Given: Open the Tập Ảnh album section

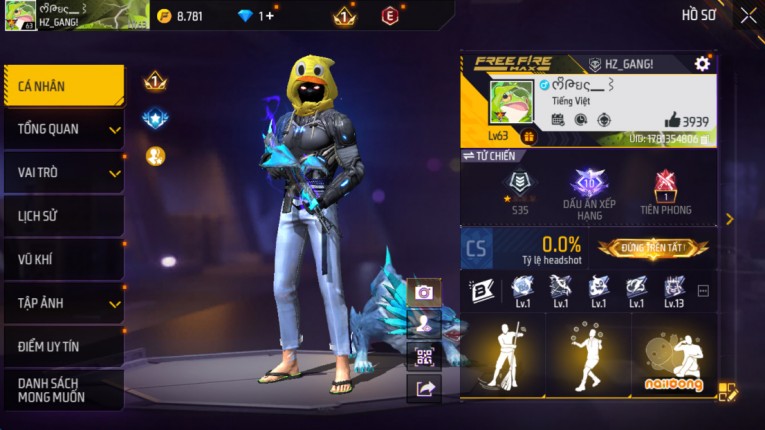Looking at the screenshot, I should [63, 303].
